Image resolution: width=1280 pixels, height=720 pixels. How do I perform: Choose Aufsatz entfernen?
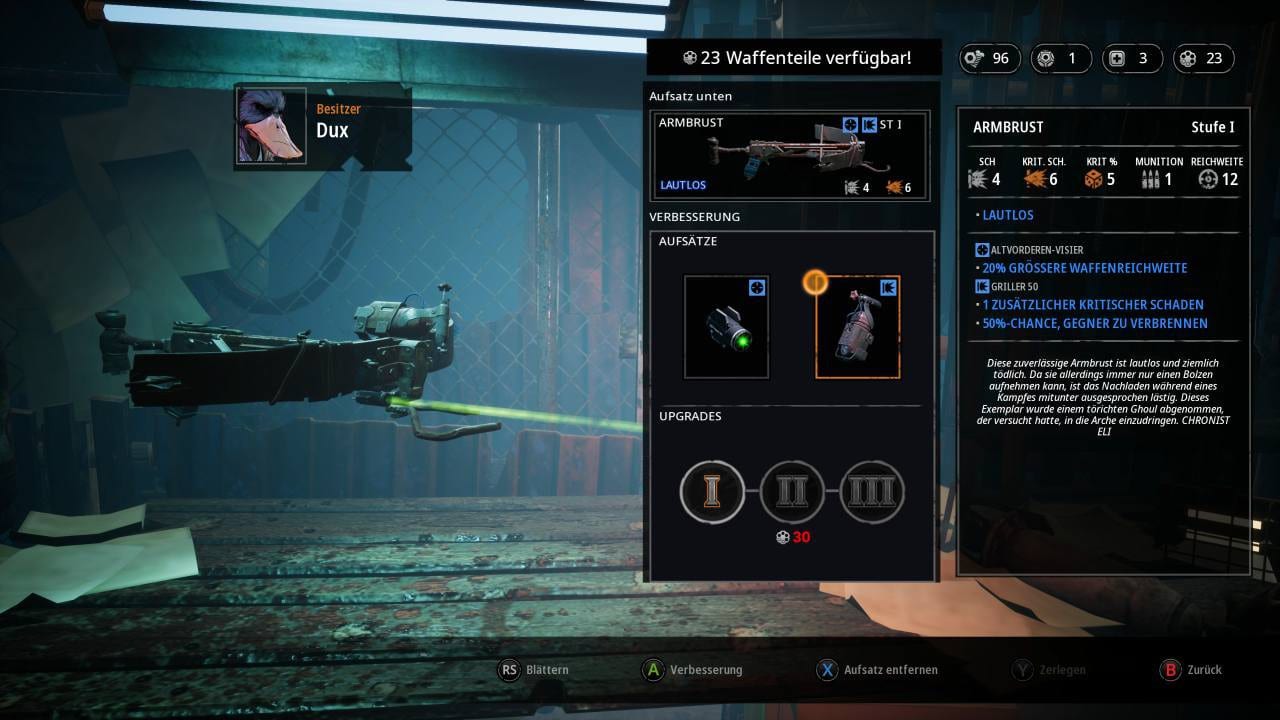point(877,670)
